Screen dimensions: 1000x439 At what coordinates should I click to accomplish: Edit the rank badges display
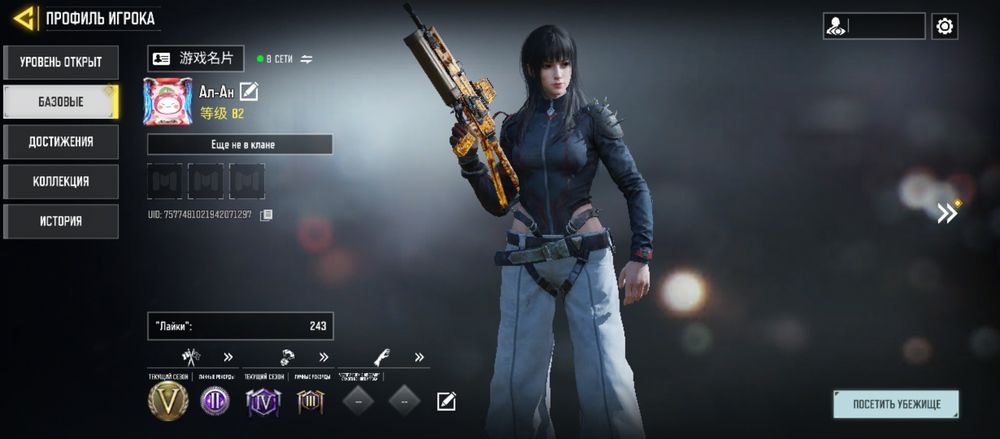click(446, 402)
